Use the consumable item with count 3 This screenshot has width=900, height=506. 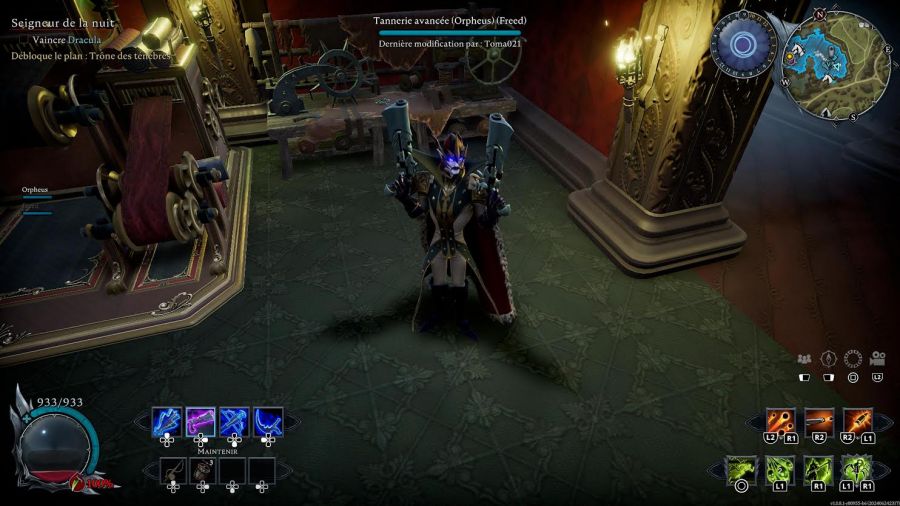click(204, 471)
